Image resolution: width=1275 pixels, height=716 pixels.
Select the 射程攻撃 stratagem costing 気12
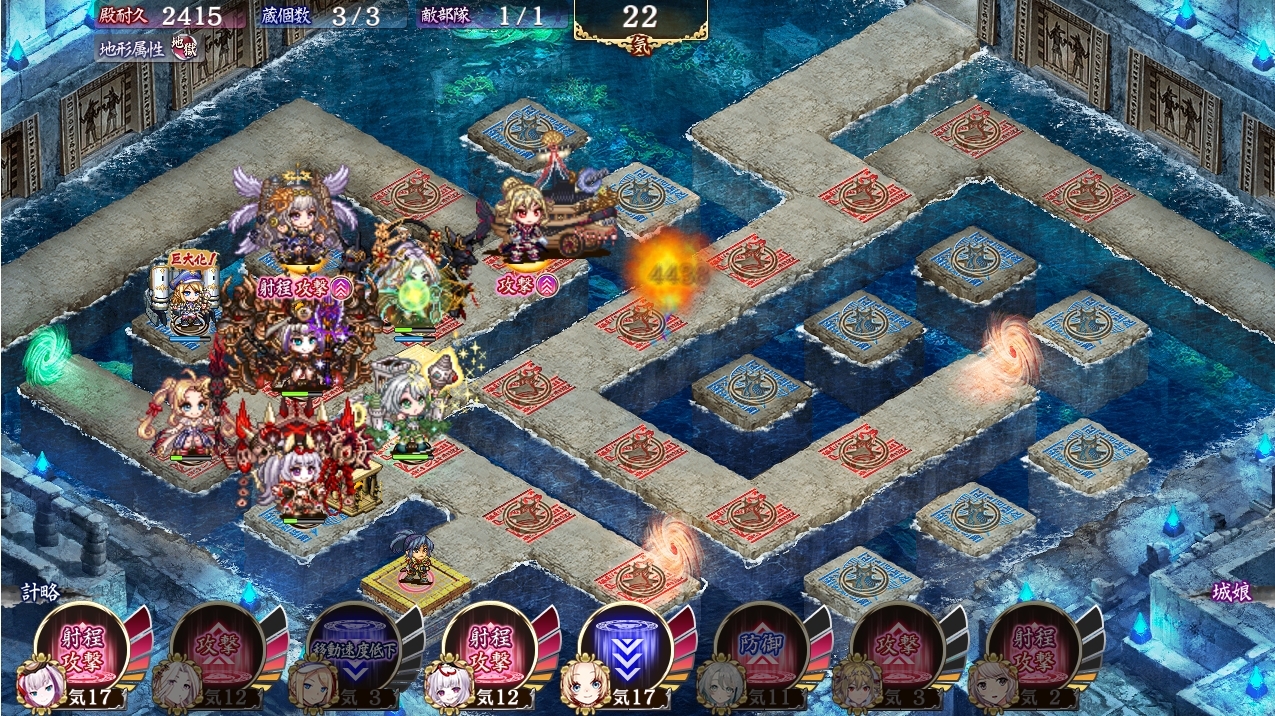tap(490, 648)
